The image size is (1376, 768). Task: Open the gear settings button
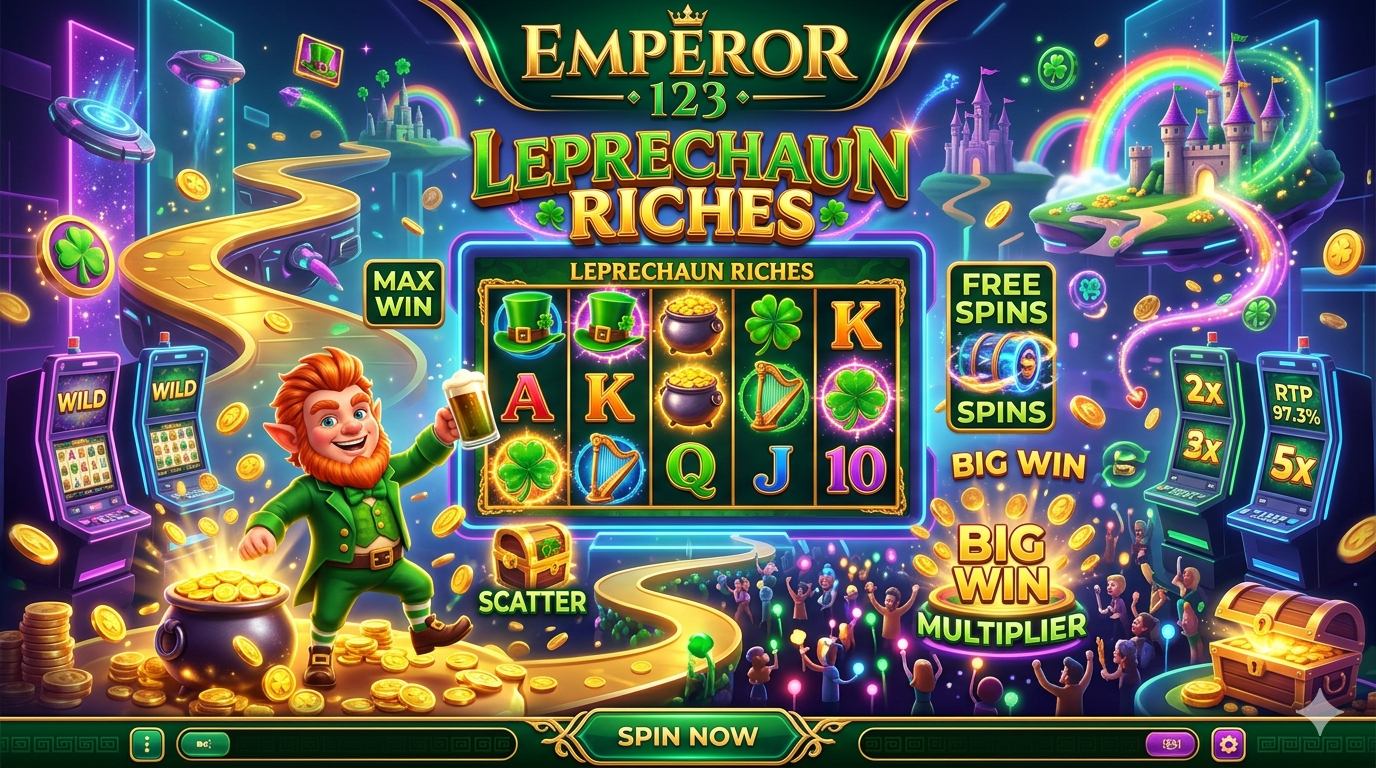point(1228,743)
